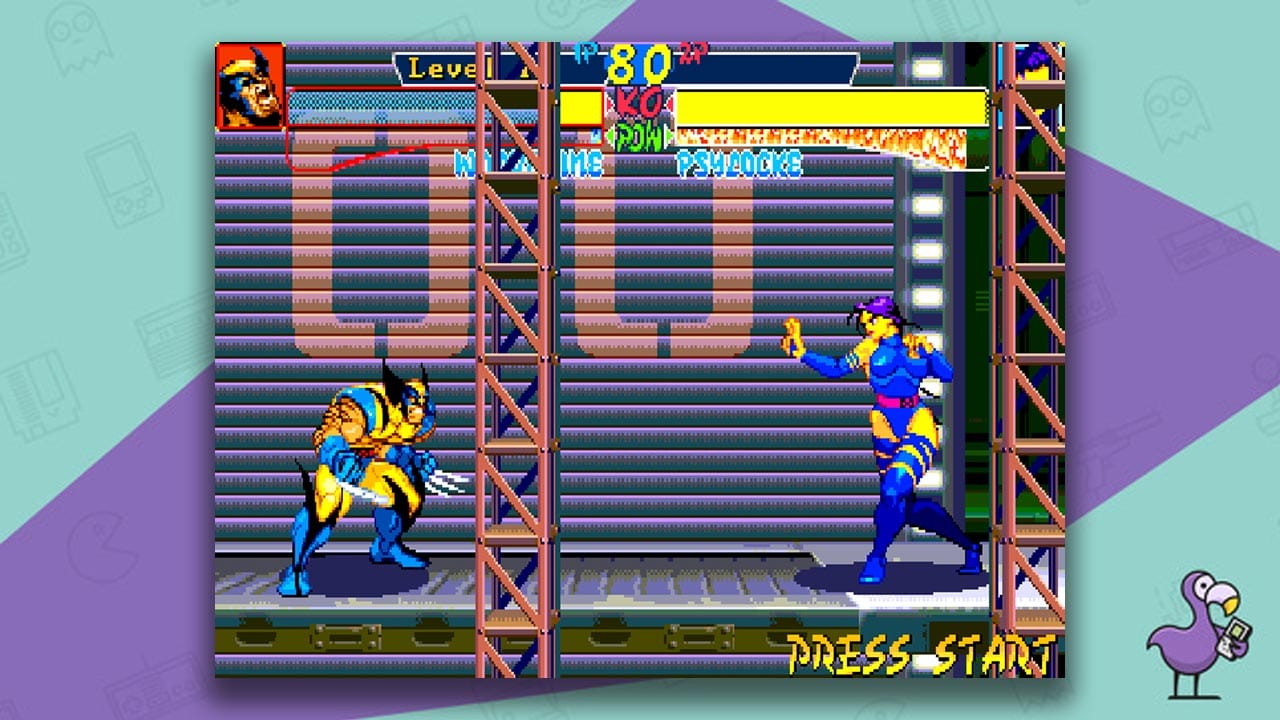Expand the Level banner at the top
The width and height of the screenshot is (1280, 720).
[440, 69]
